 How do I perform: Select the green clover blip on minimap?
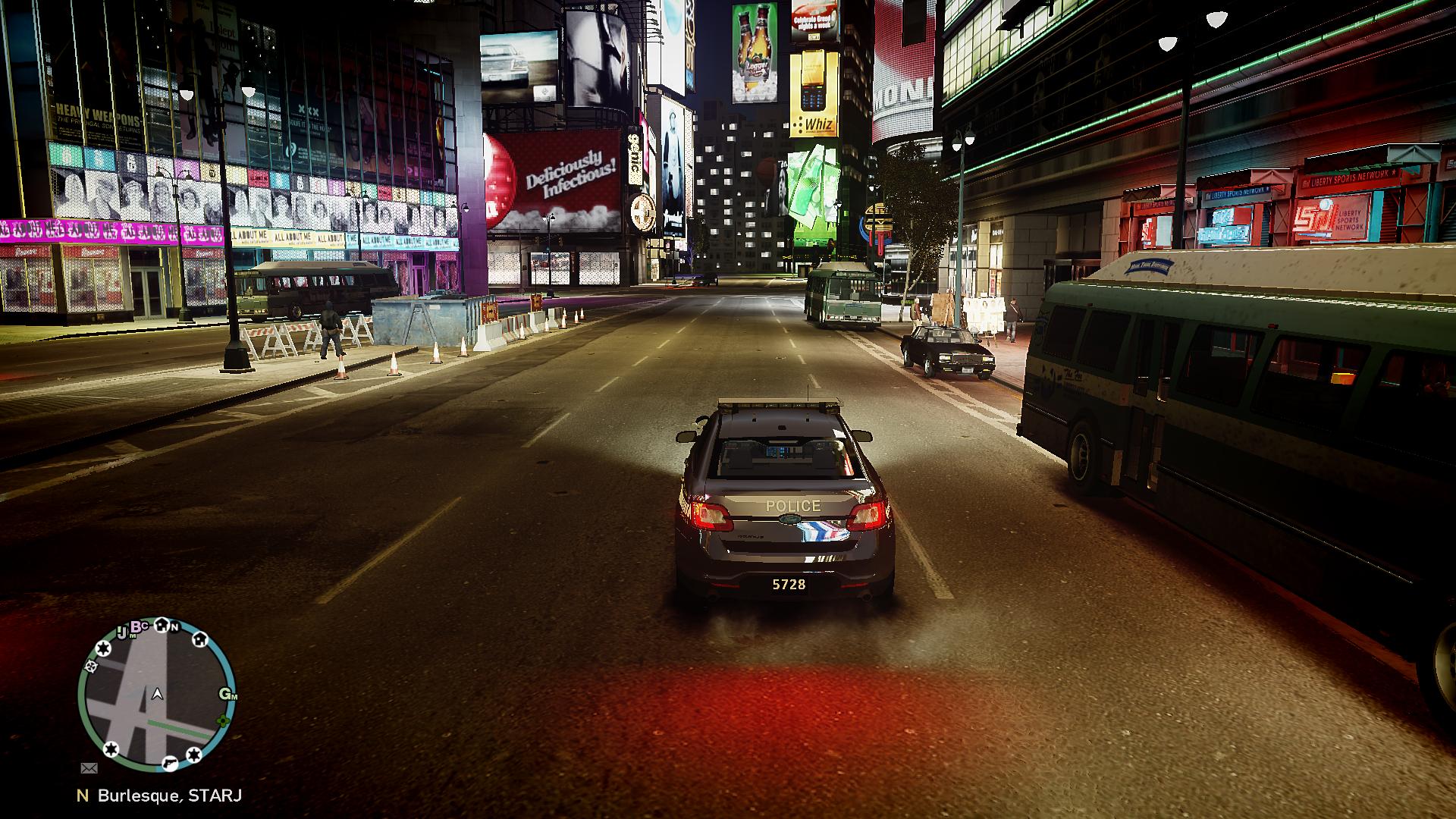click(x=222, y=720)
